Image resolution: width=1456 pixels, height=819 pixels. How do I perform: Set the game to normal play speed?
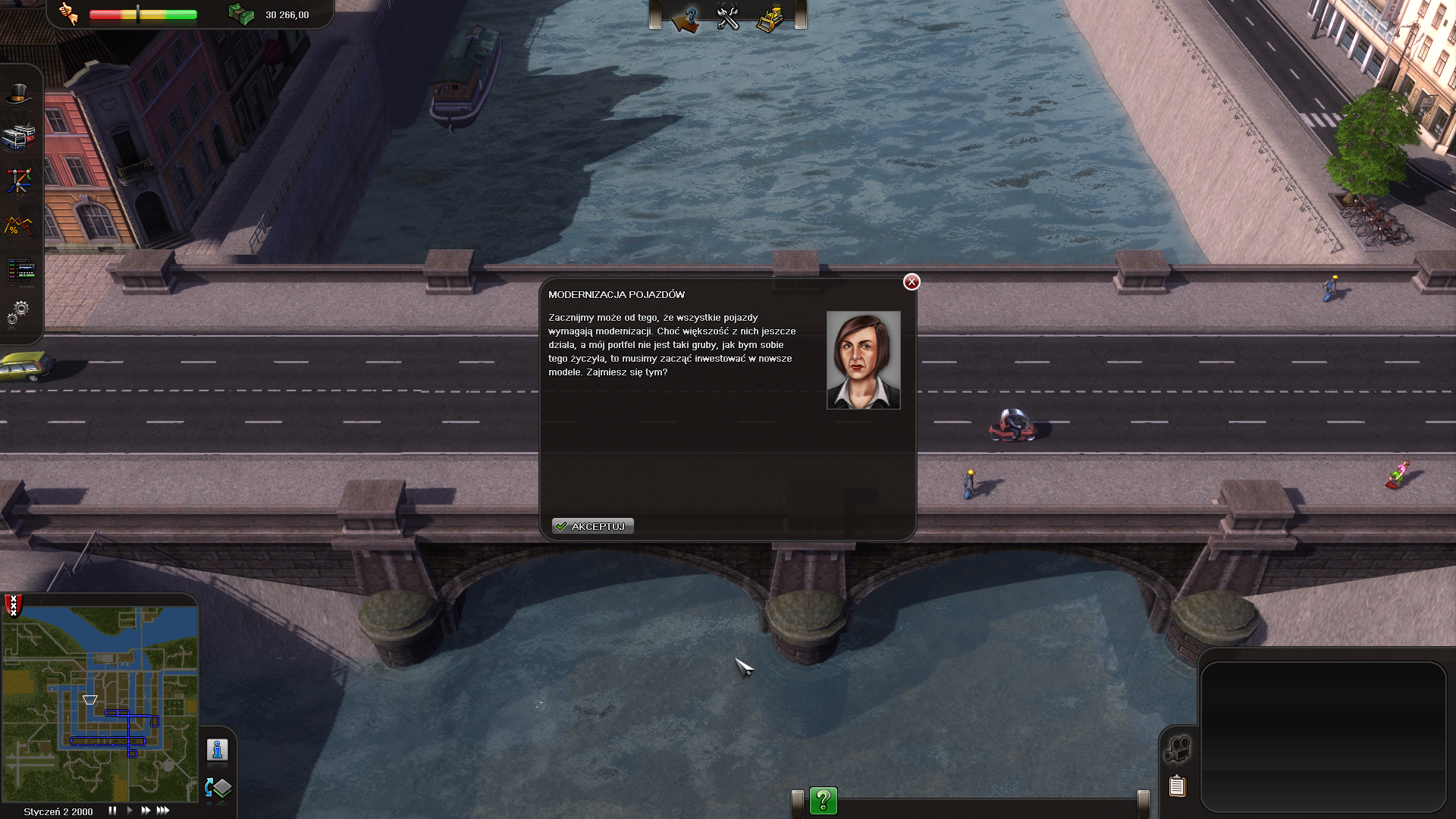130,811
